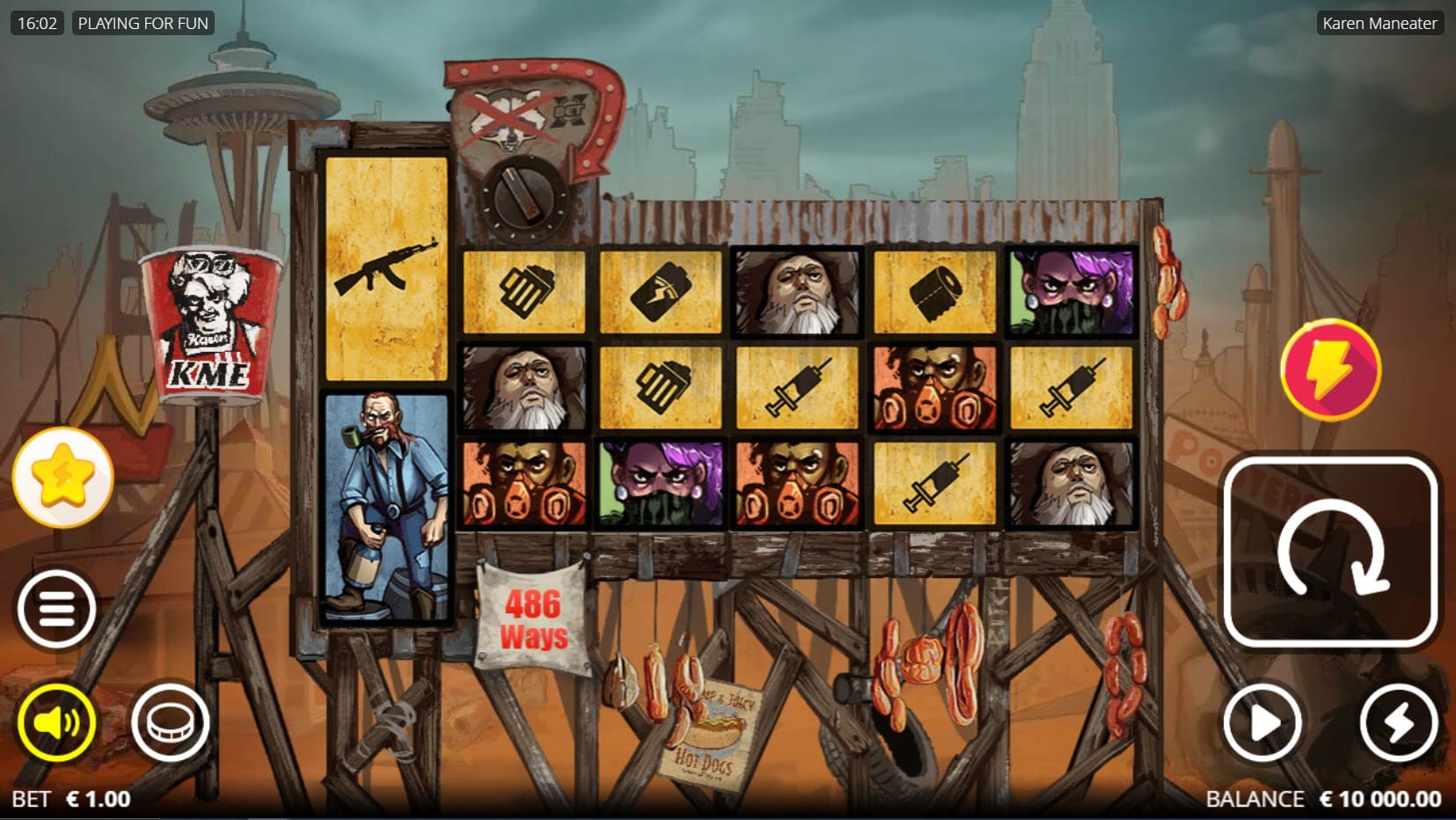Activate the turbo lightning spin button
This screenshot has width=1456, height=820.
pos(1398,722)
